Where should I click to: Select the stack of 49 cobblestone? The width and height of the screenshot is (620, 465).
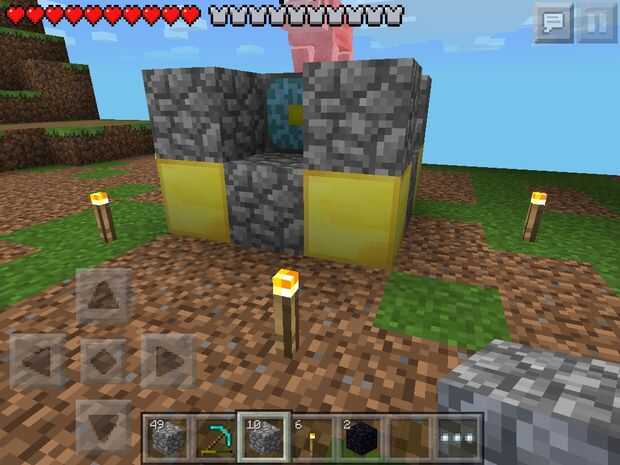[x=165, y=436]
